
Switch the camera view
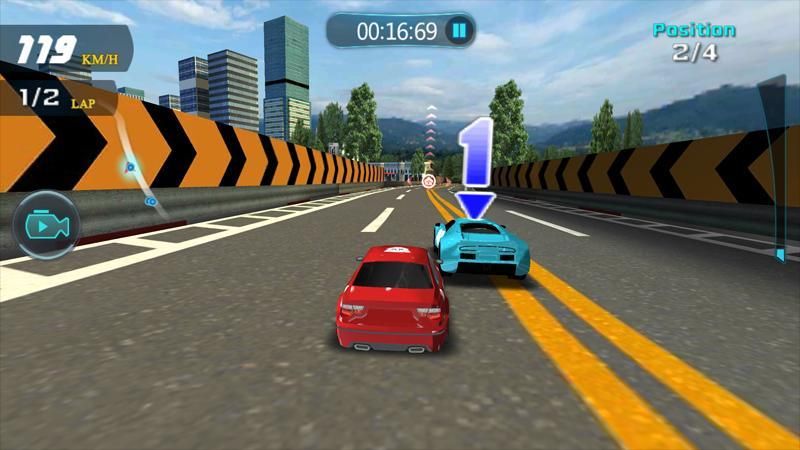pyautogui.click(x=46, y=225)
